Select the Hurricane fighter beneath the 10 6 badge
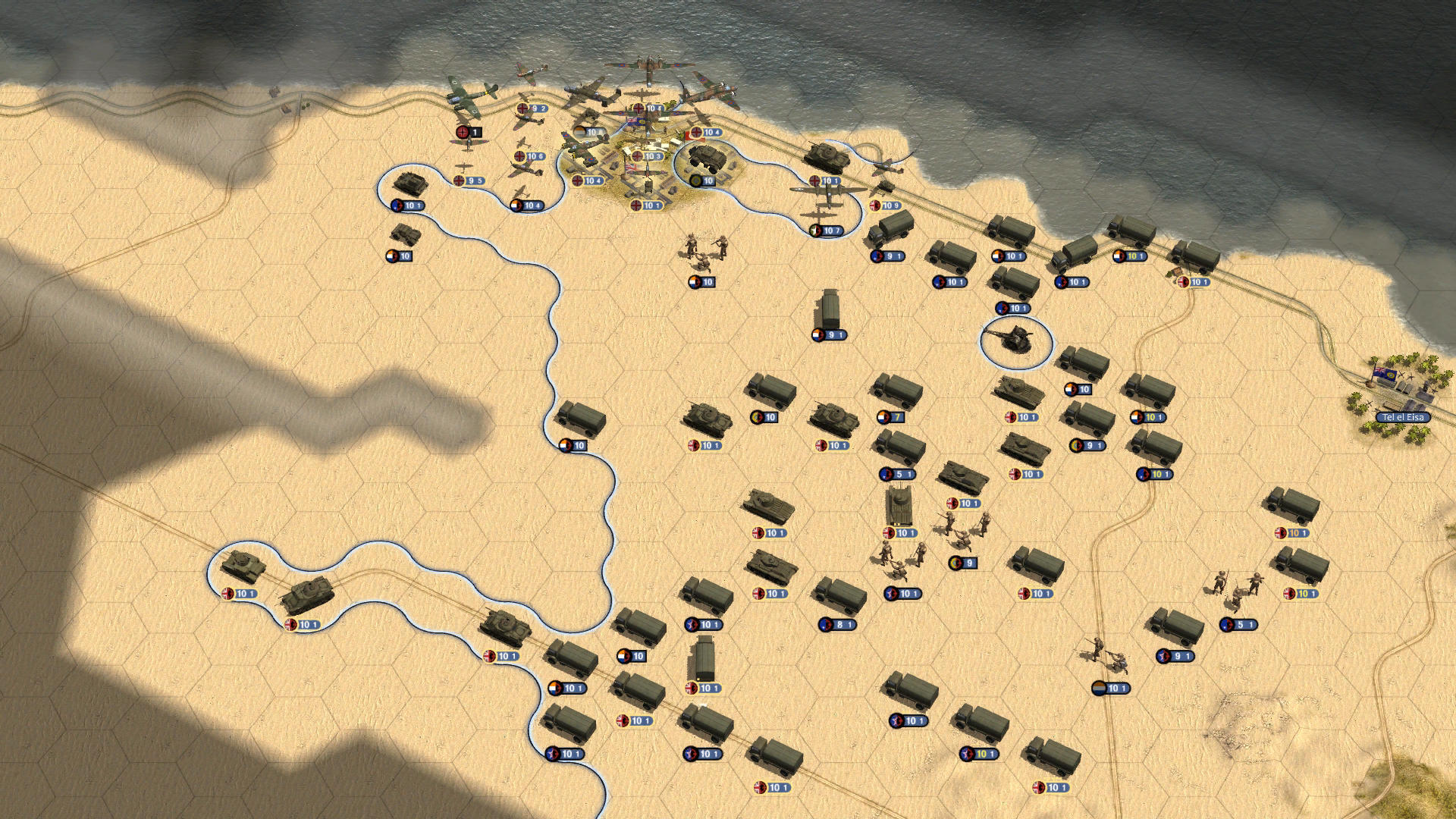 click(x=523, y=171)
